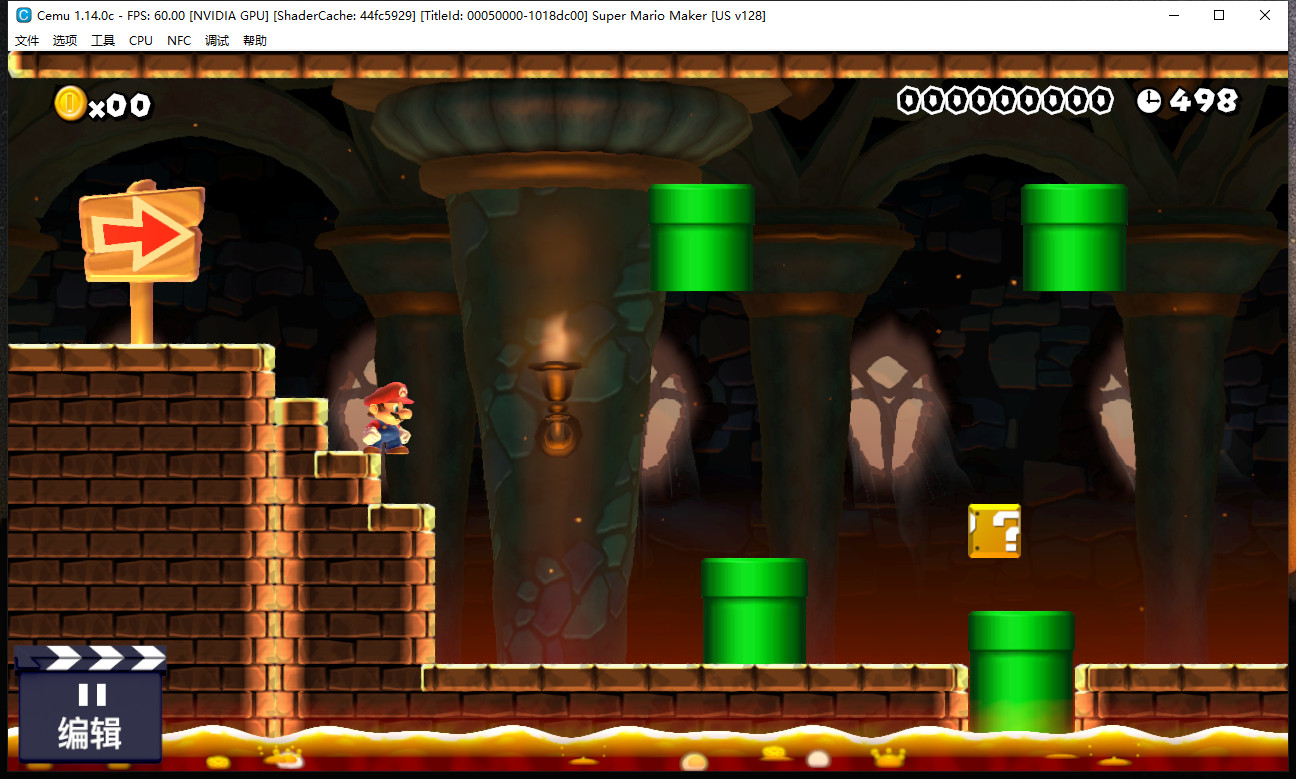1296x779 pixels.
Task: Maximize the Cemu window
Action: click(x=1219, y=15)
